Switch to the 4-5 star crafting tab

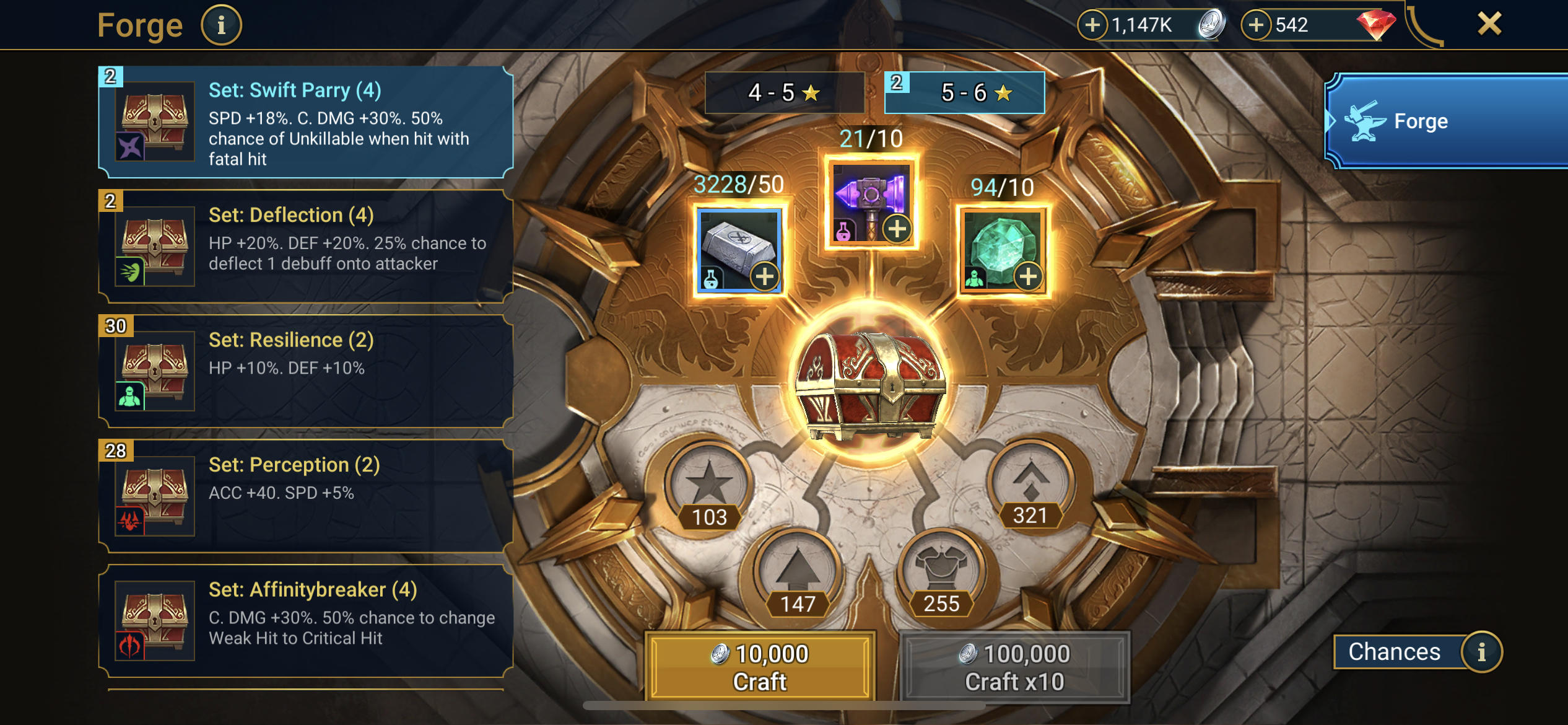coord(785,92)
